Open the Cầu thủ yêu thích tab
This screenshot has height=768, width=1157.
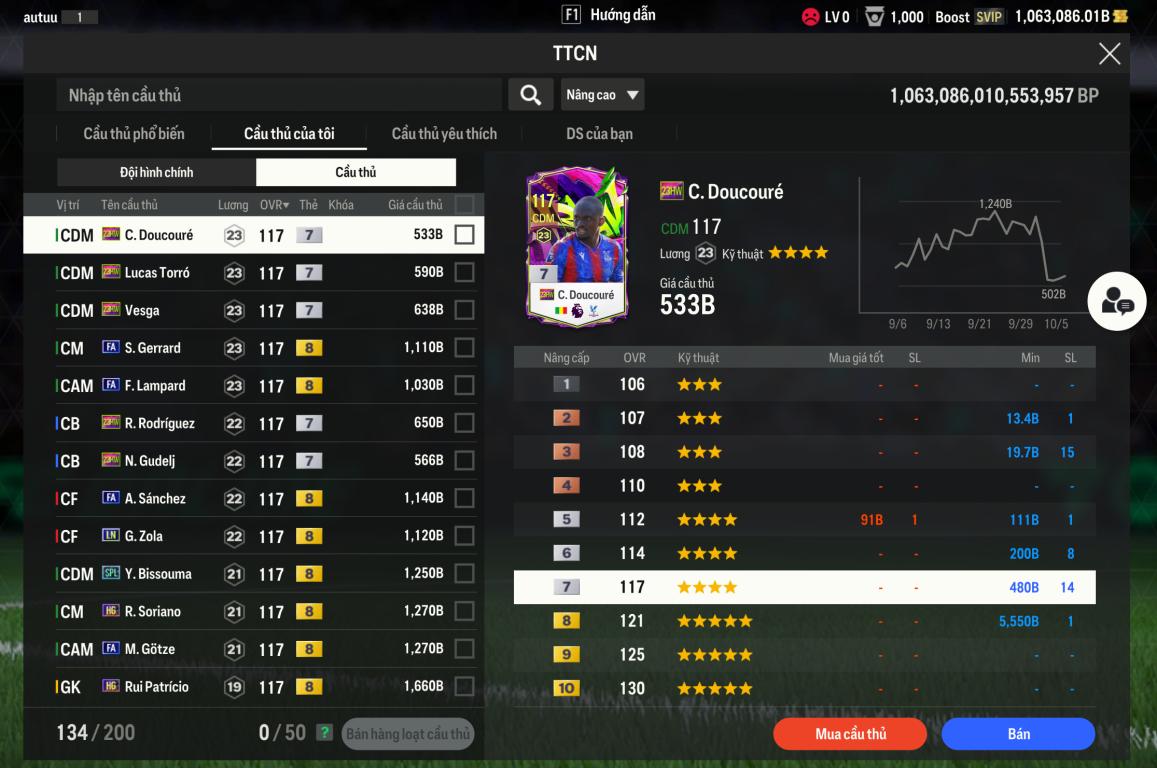pyautogui.click(x=444, y=134)
